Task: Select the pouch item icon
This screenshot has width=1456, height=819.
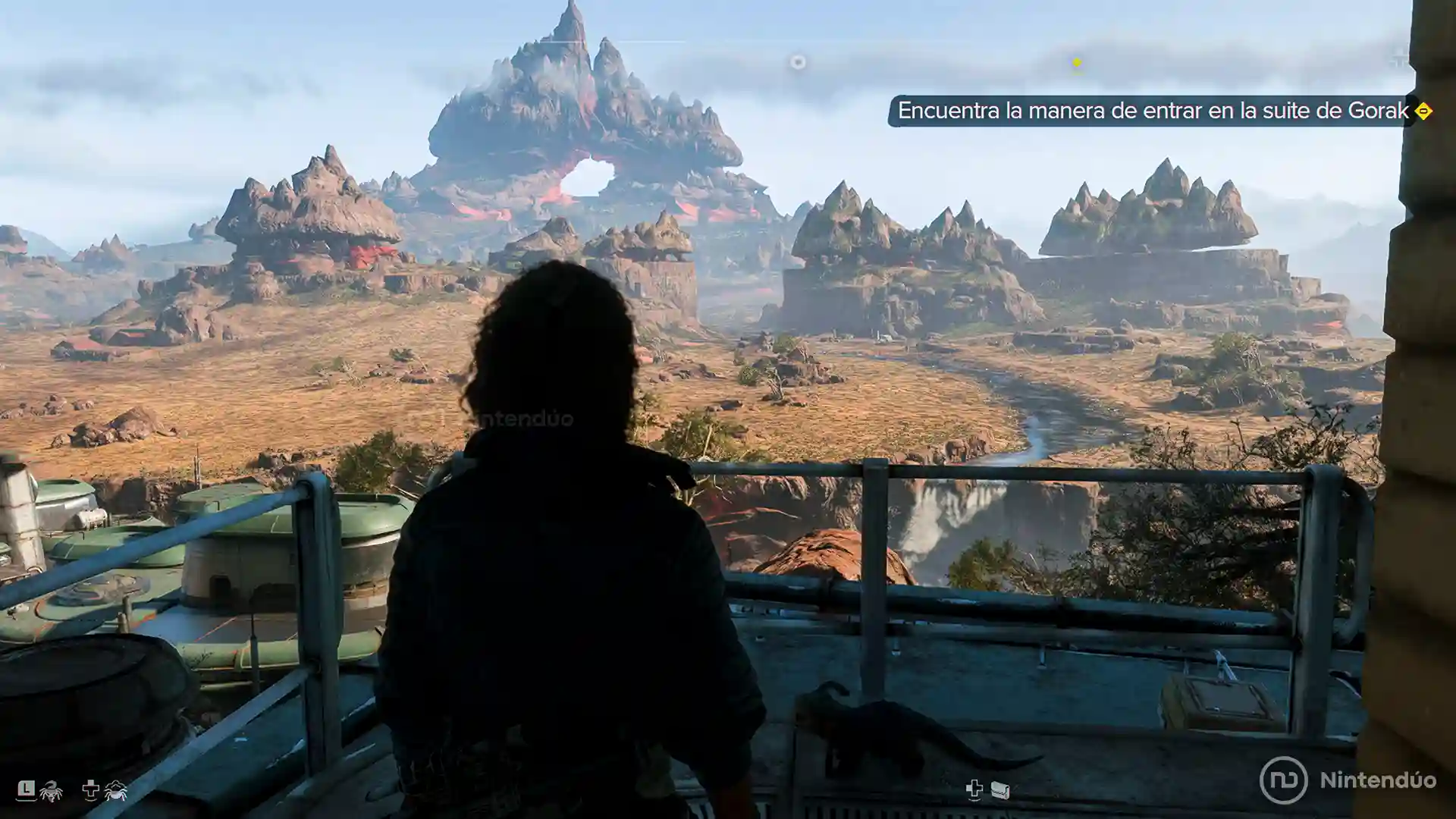Action: (1000, 791)
